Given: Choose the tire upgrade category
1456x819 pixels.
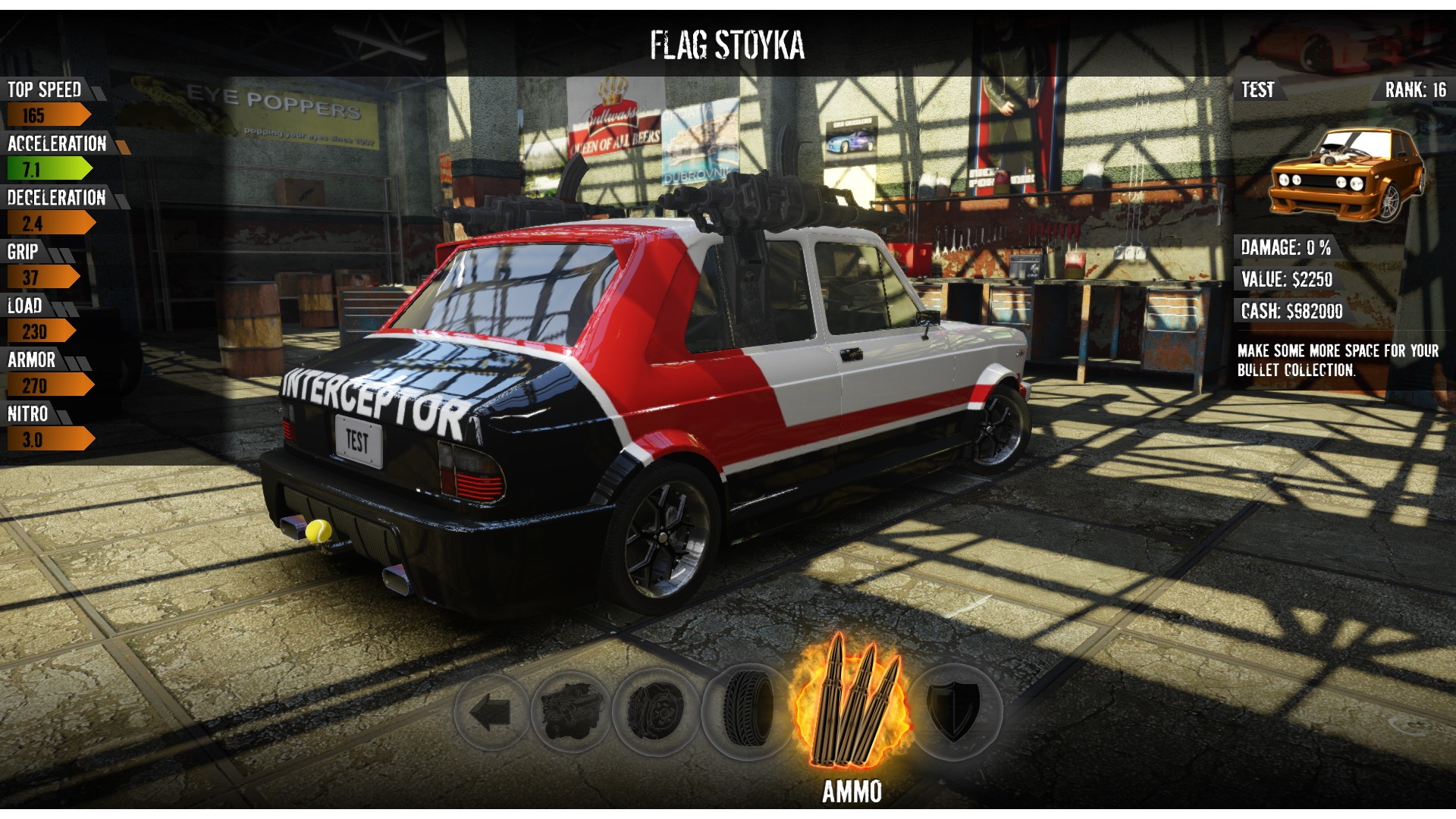Looking at the screenshot, I should (x=747, y=713).
